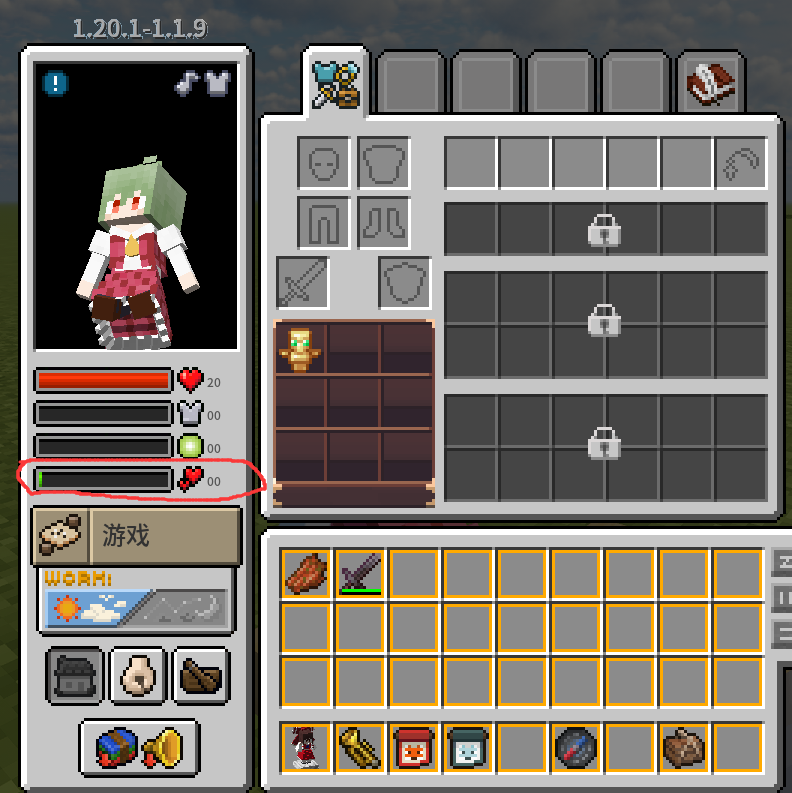Click the item pickup pouch button

138,677
